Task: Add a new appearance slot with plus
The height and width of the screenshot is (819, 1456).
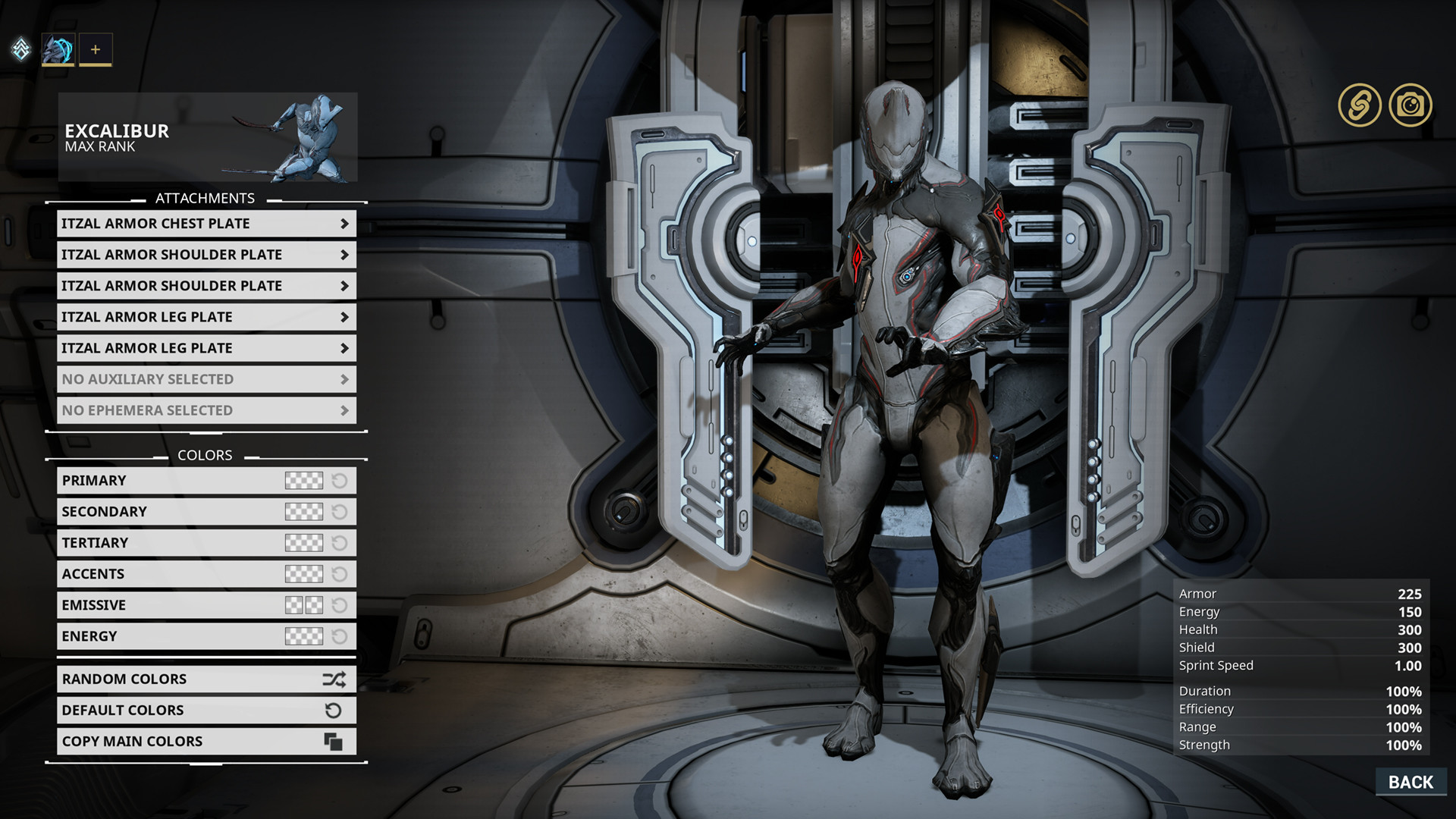Action: point(96,50)
